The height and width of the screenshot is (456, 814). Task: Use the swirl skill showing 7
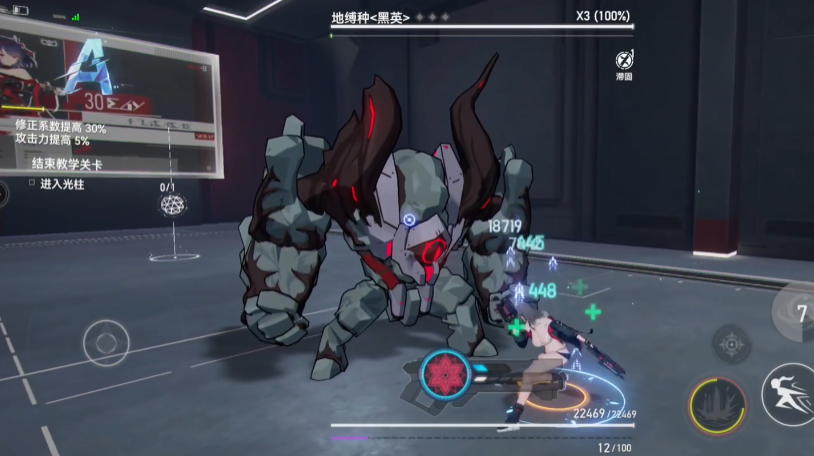(798, 312)
